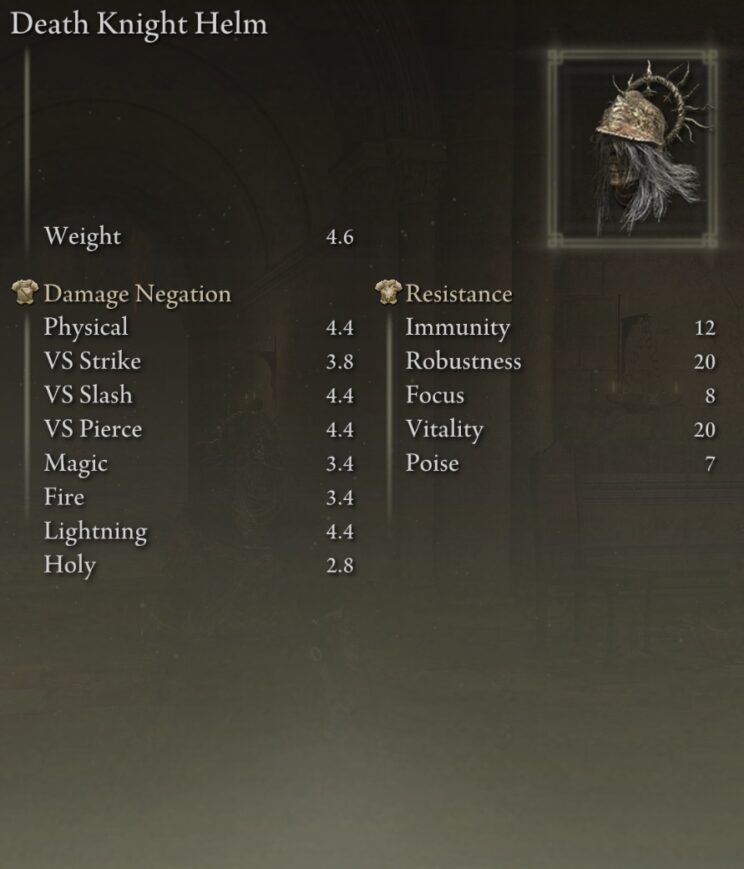Select the Death Knight Helm item portrait
Image resolution: width=744 pixels, height=869 pixels.
click(632, 148)
